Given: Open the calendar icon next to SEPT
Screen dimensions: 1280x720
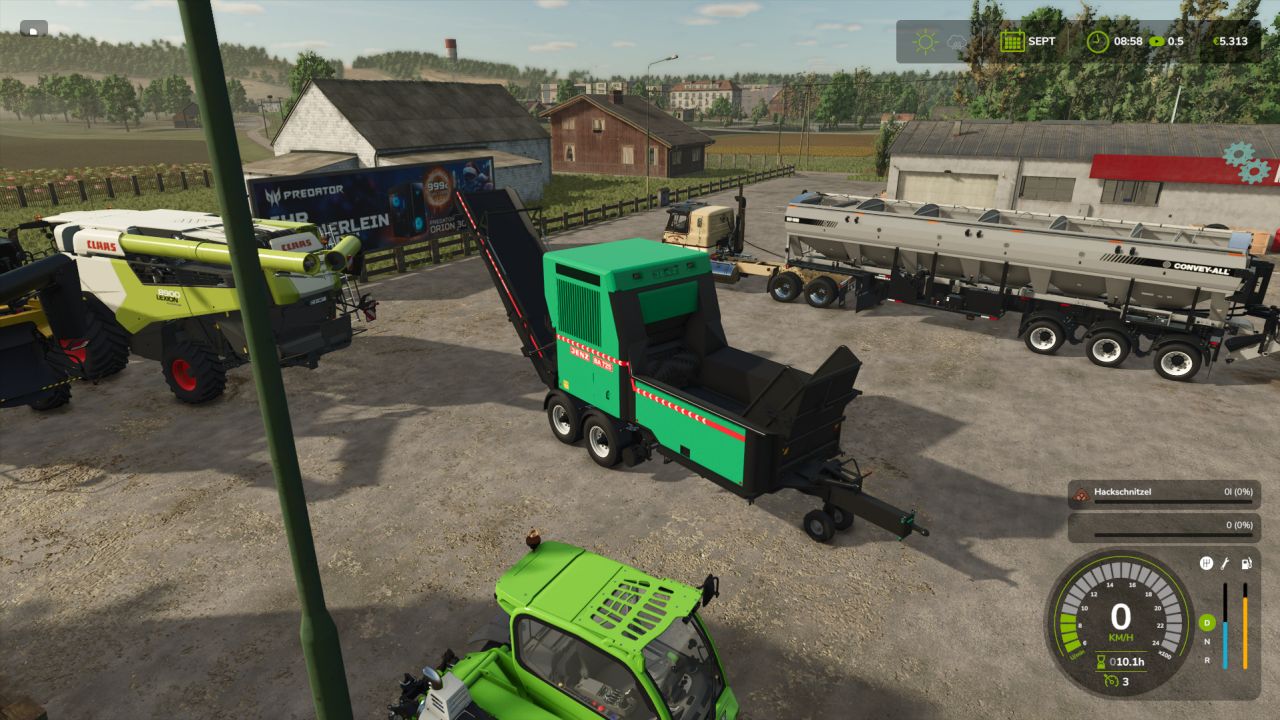Looking at the screenshot, I should click(x=1012, y=42).
